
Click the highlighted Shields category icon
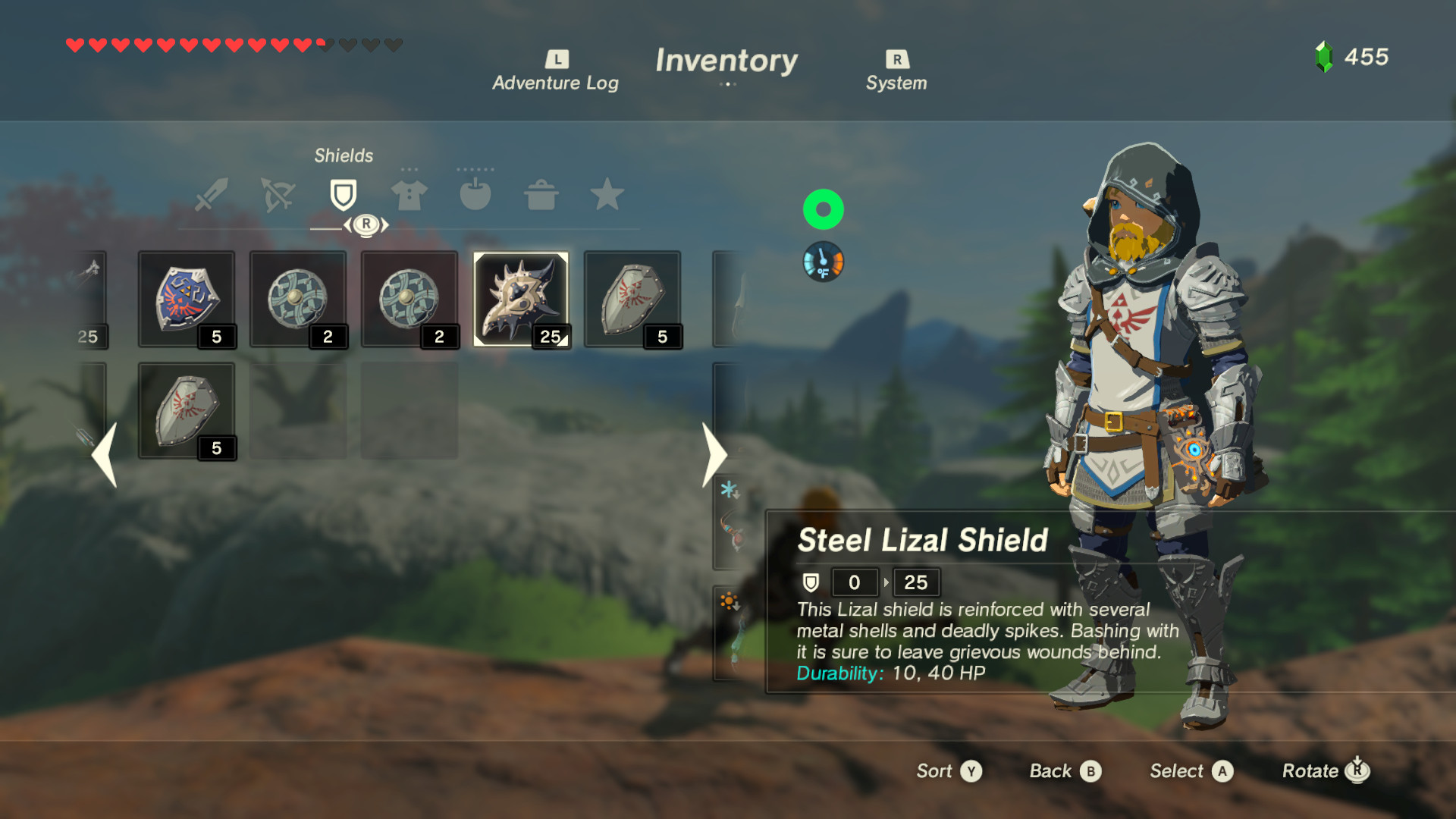coord(343,193)
